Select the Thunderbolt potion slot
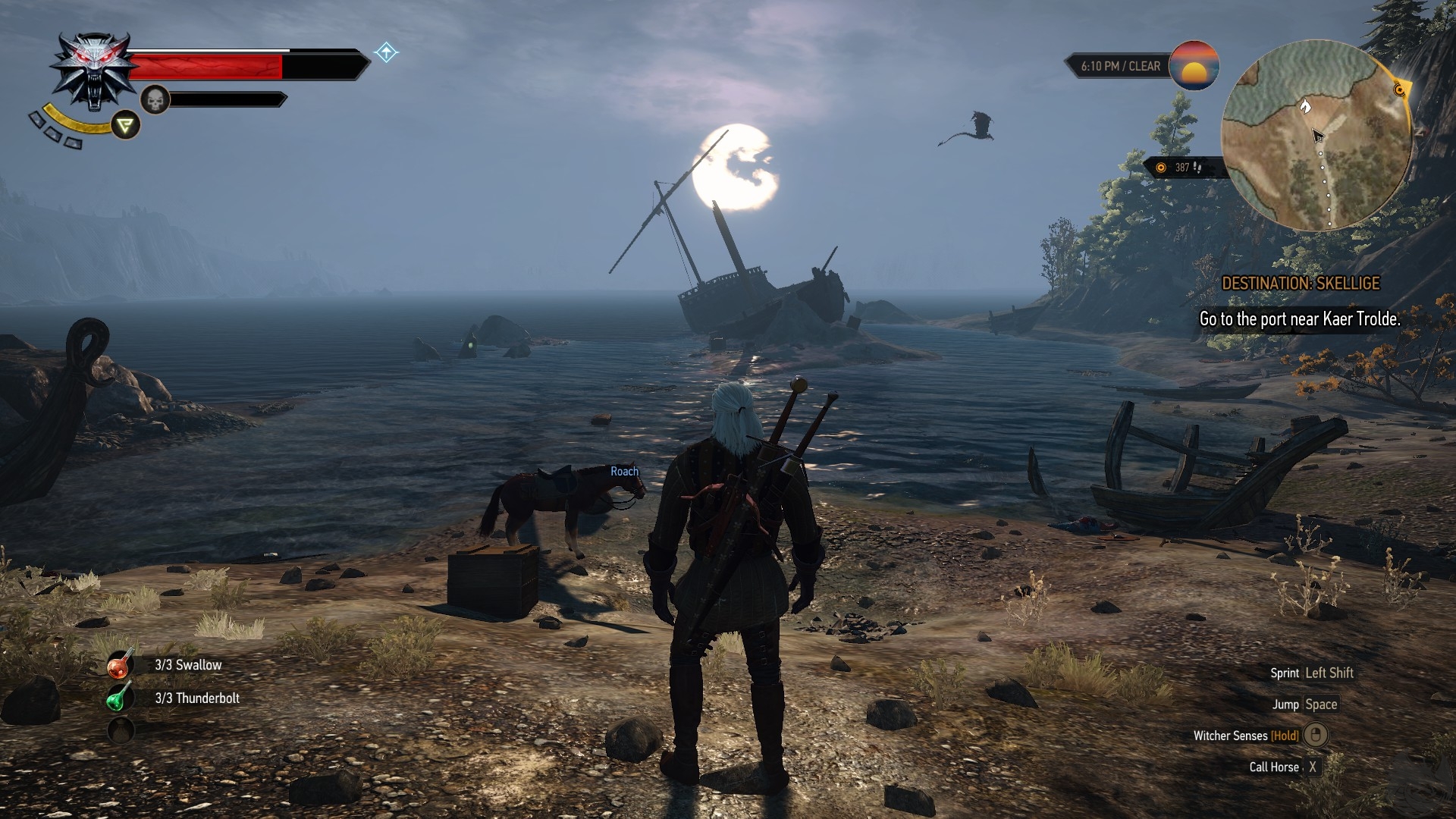The height and width of the screenshot is (819, 1456). [x=120, y=698]
